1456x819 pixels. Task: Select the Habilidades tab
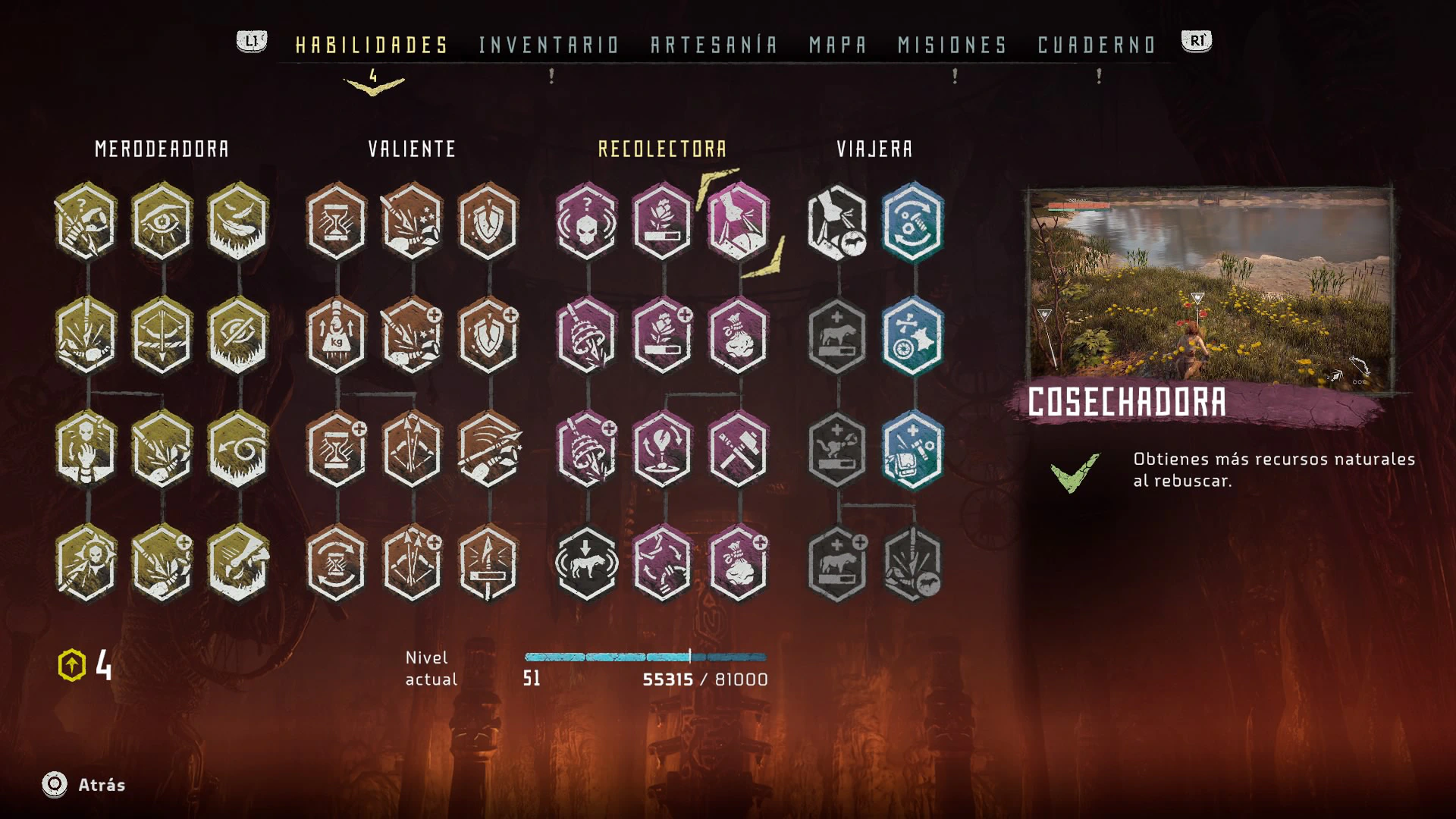[x=372, y=45]
